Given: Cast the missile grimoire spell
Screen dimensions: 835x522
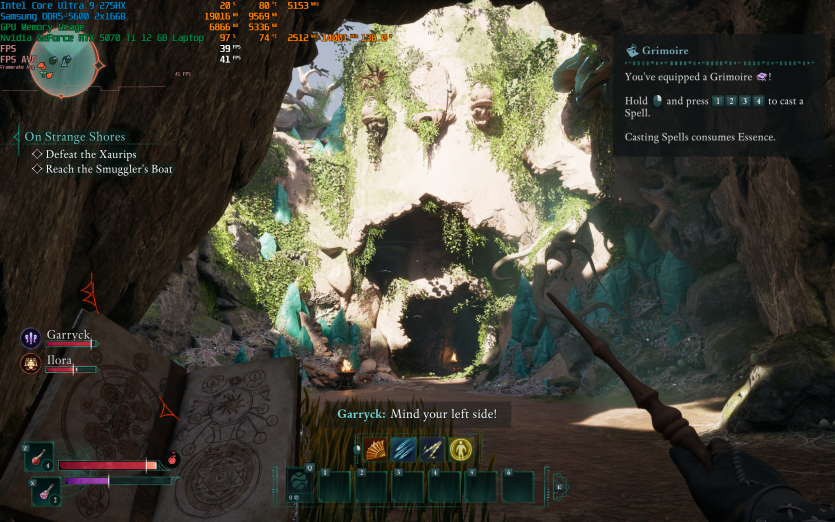Looking at the screenshot, I should coord(432,450).
